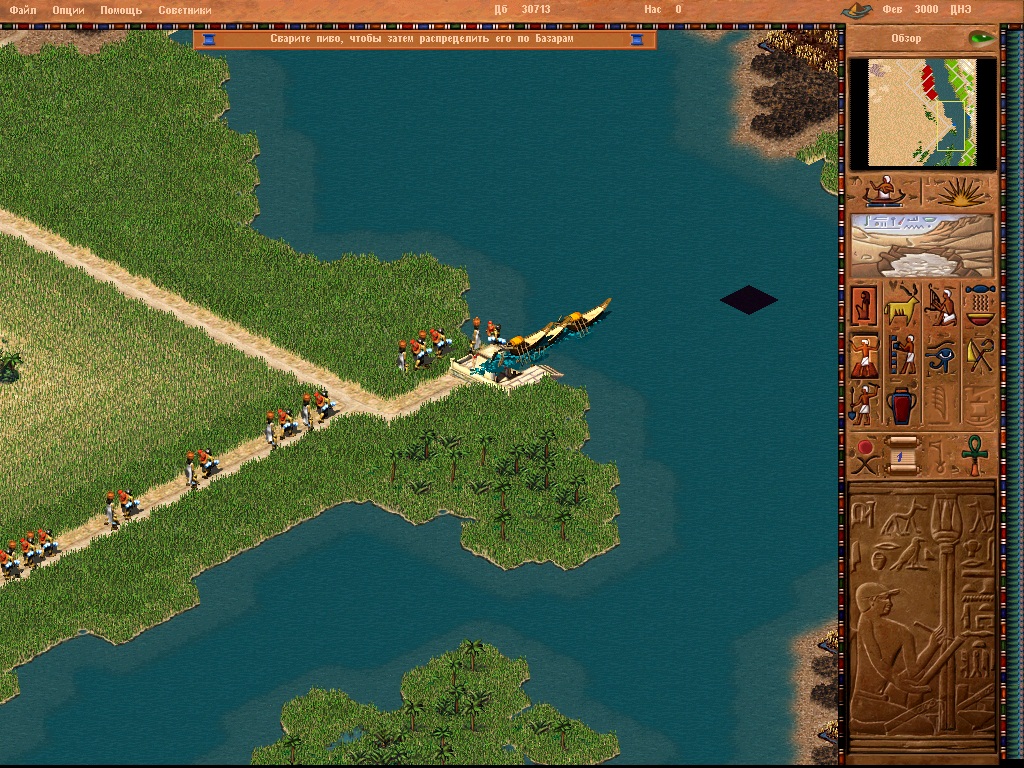Open the crook and flail municipal button

point(979,354)
